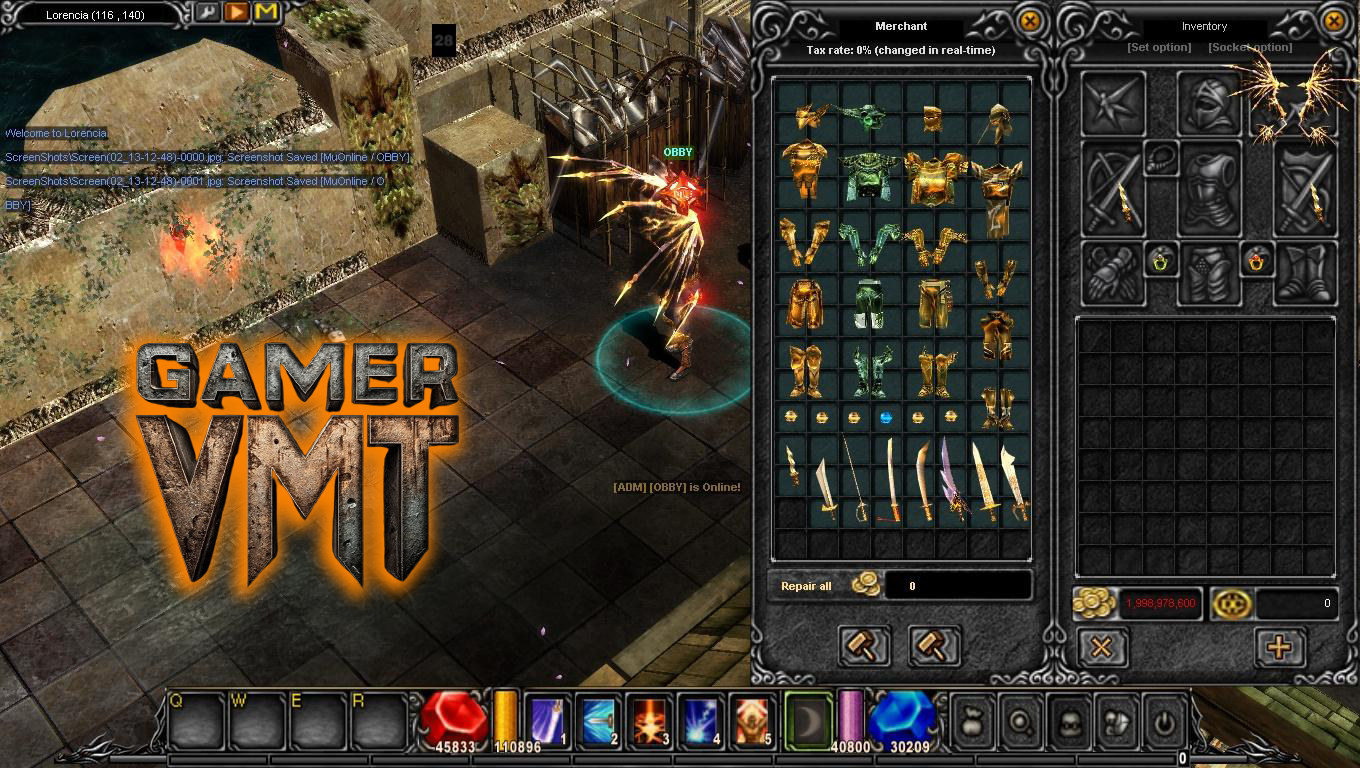The width and height of the screenshot is (1360, 768).
Task: Click the yellow M button at top
Action: point(266,13)
